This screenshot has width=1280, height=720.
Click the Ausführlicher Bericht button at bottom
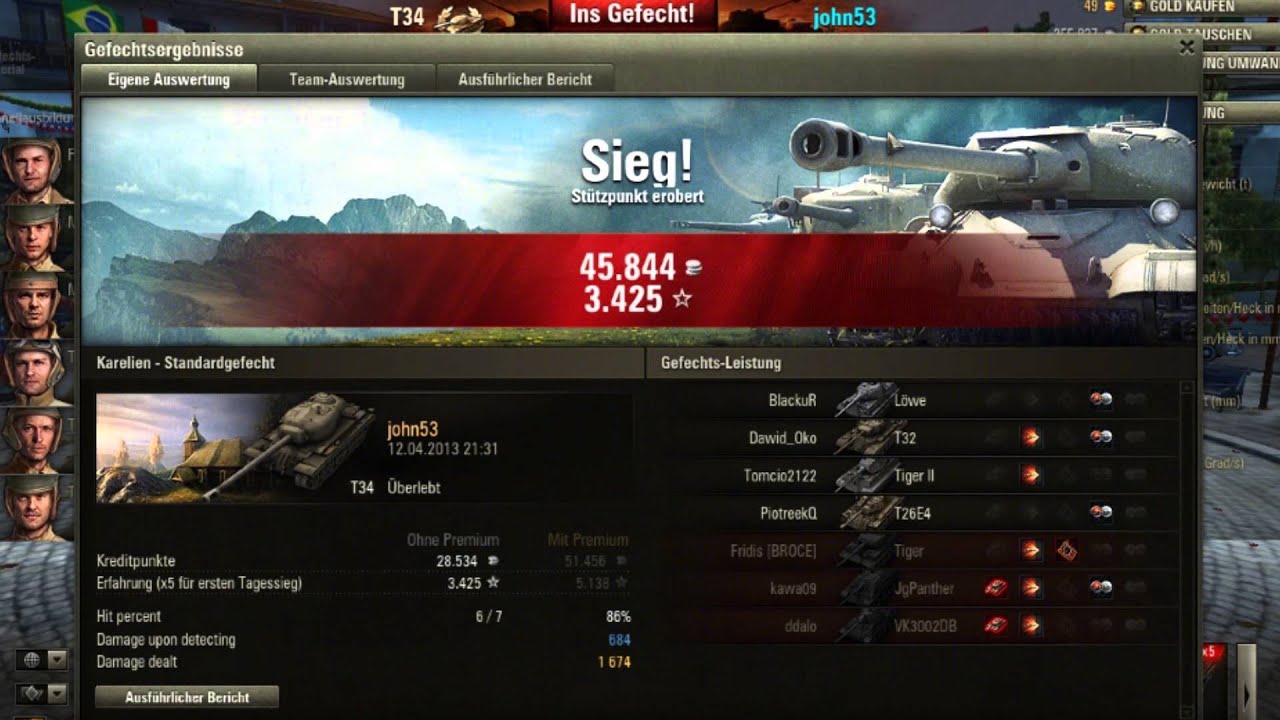click(187, 697)
